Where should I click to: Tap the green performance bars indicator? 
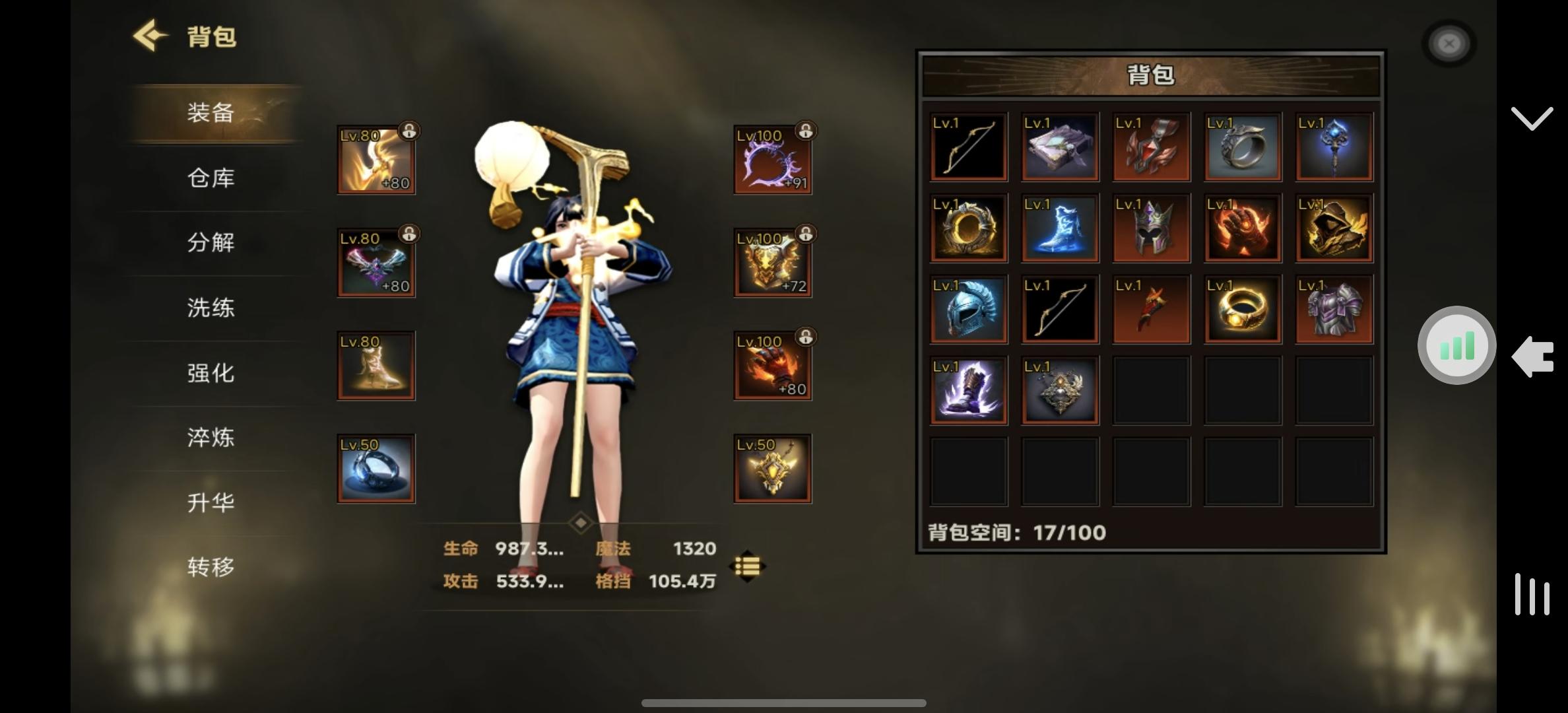pyautogui.click(x=1456, y=346)
